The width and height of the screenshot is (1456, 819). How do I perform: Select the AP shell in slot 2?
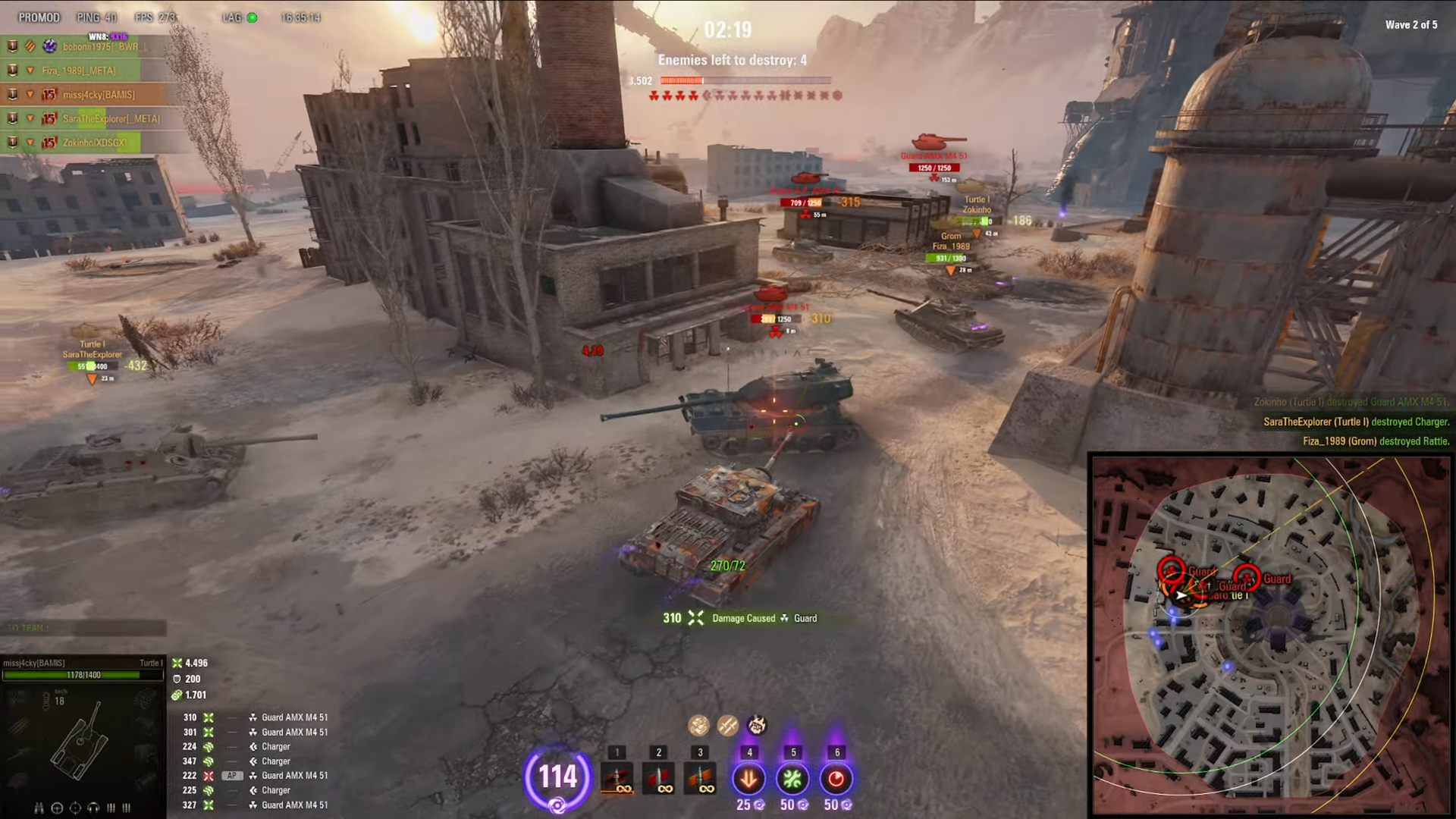[658, 778]
